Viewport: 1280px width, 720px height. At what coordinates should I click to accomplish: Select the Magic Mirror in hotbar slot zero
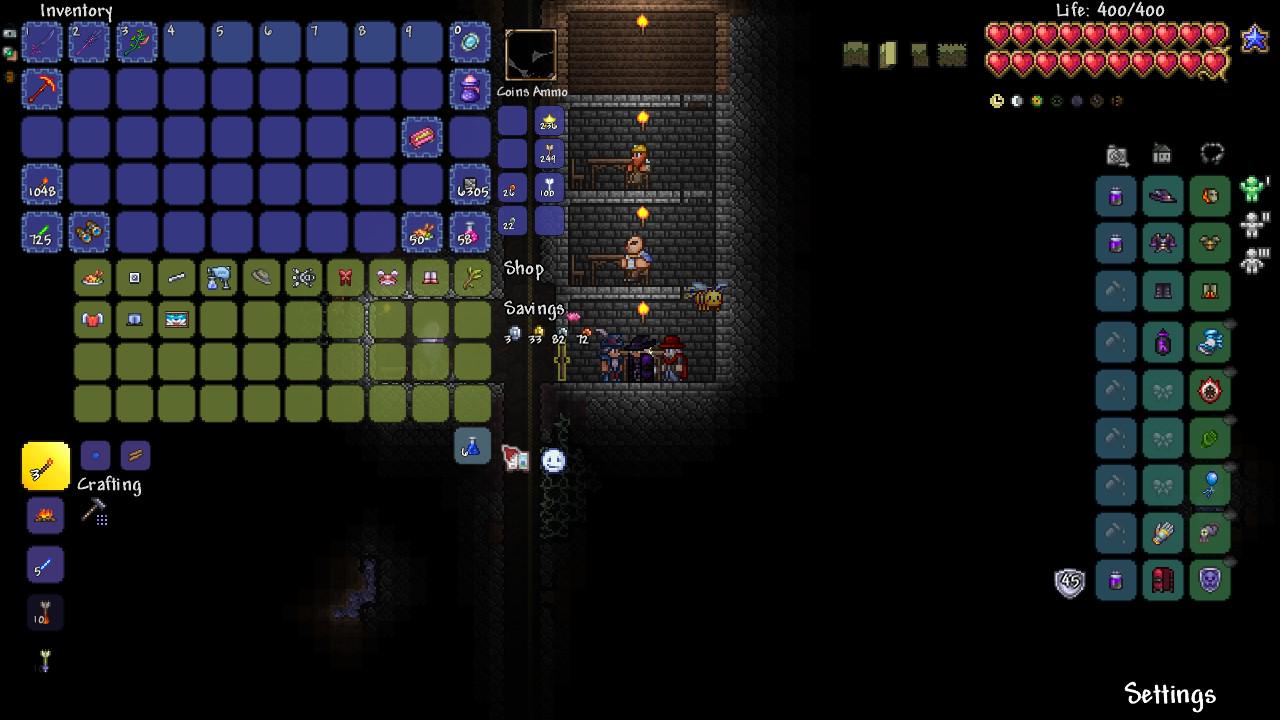(x=470, y=42)
